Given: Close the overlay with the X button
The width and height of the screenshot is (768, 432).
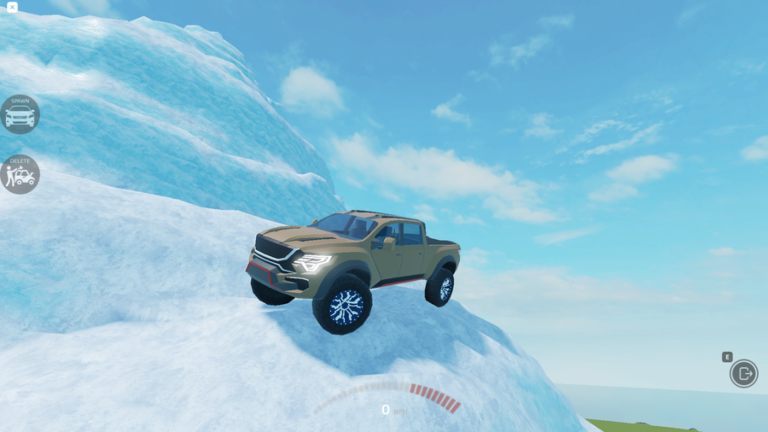Looking at the screenshot, I should pyautogui.click(x=12, y=7).
